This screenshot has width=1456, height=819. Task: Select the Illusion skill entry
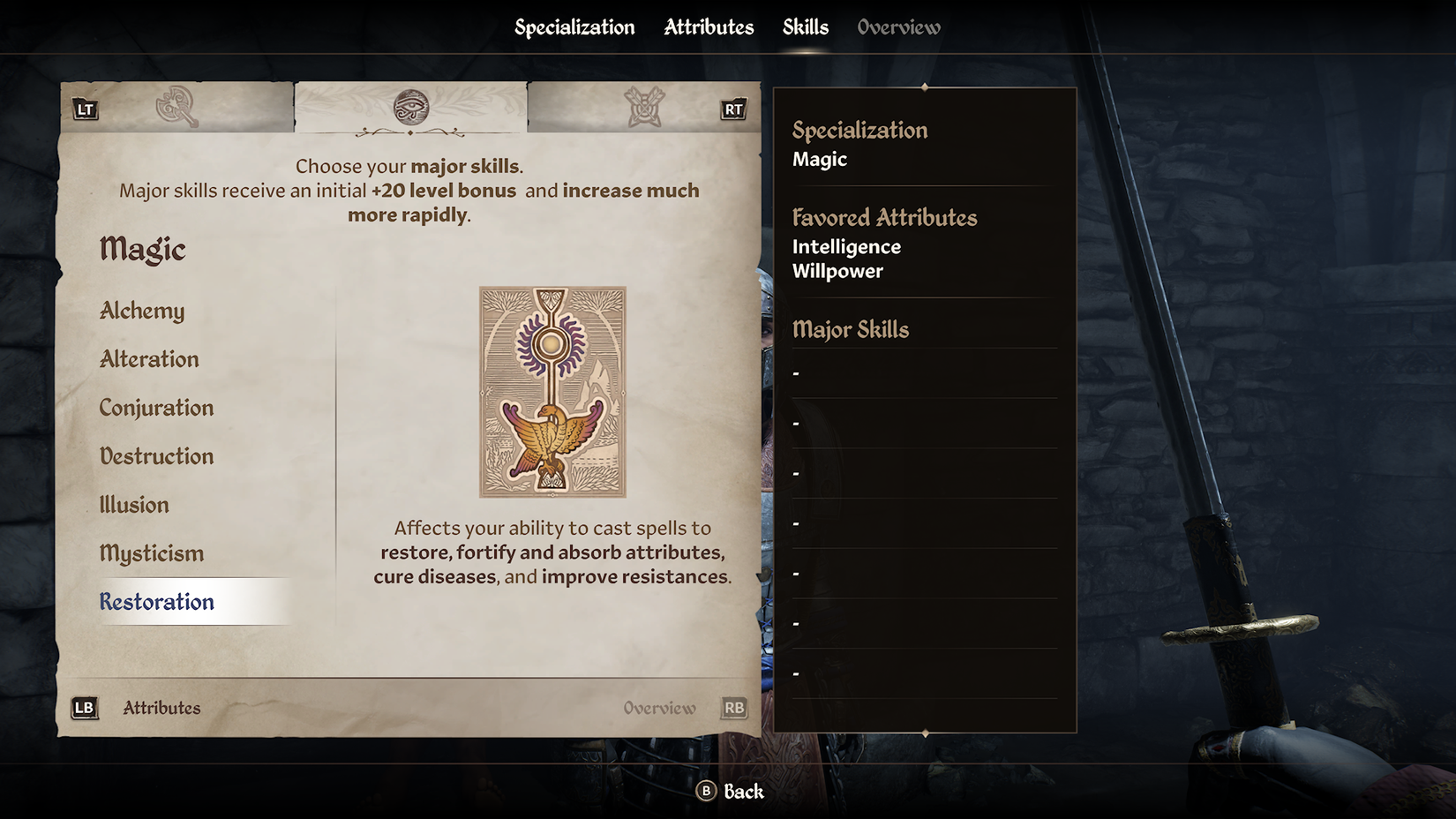(x=134, y=505)
